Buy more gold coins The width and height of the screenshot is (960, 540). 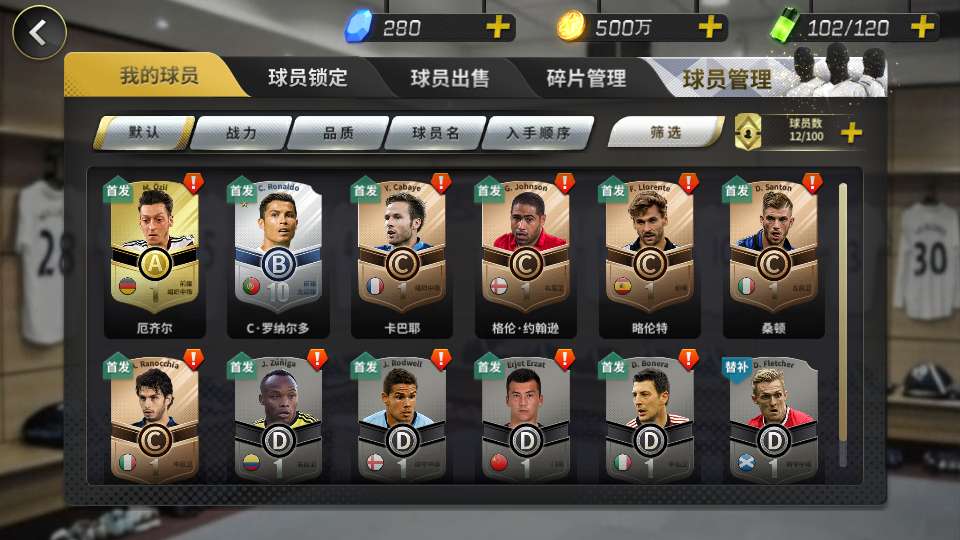710,27
